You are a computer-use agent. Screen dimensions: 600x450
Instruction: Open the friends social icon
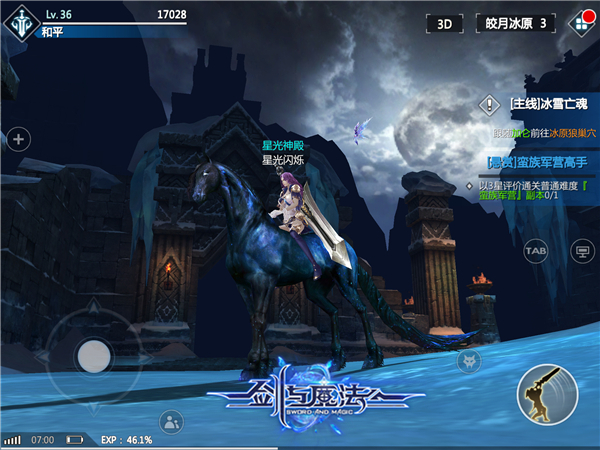172,422
